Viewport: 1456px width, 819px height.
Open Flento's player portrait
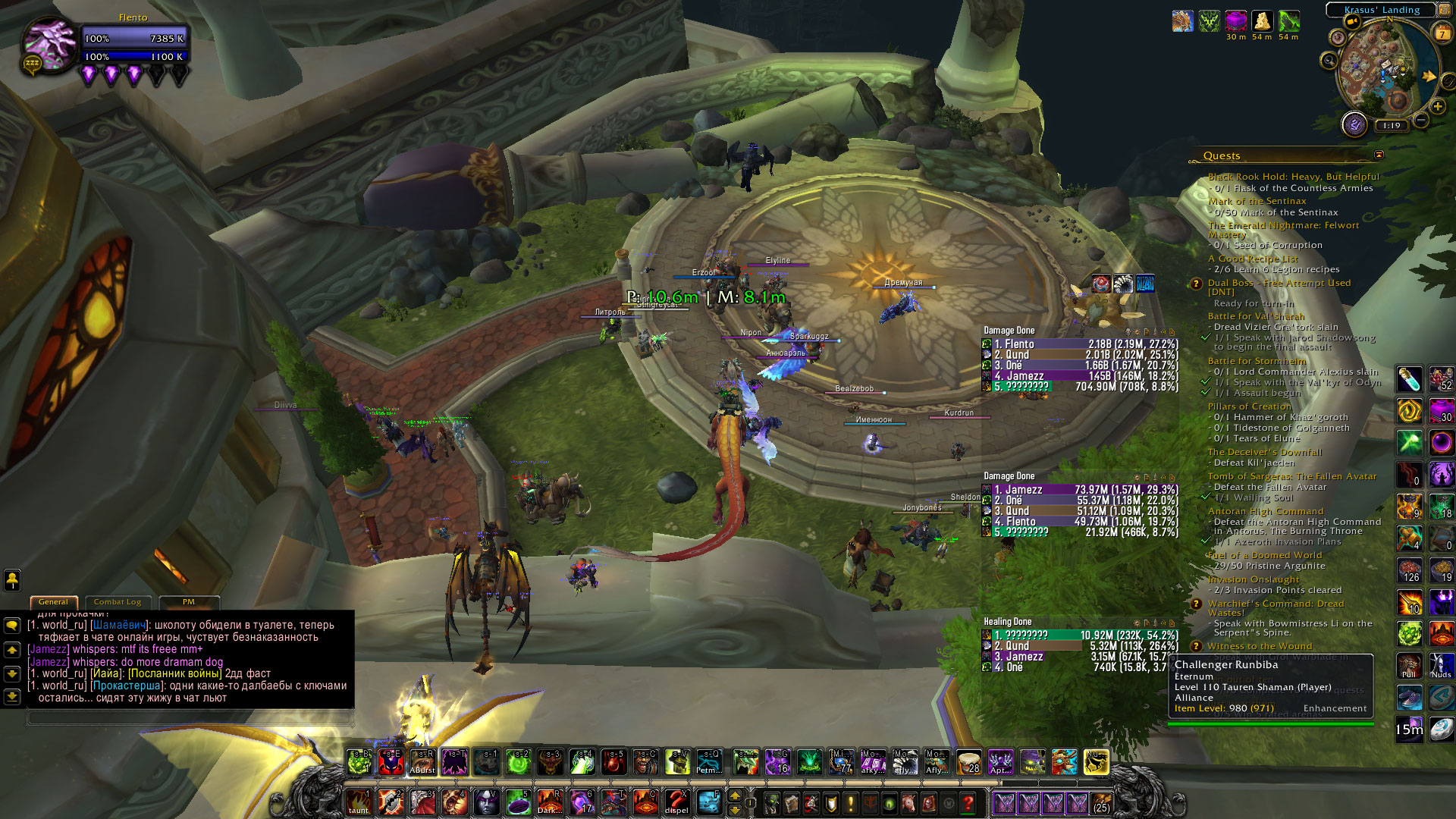(x=50, y=44)
